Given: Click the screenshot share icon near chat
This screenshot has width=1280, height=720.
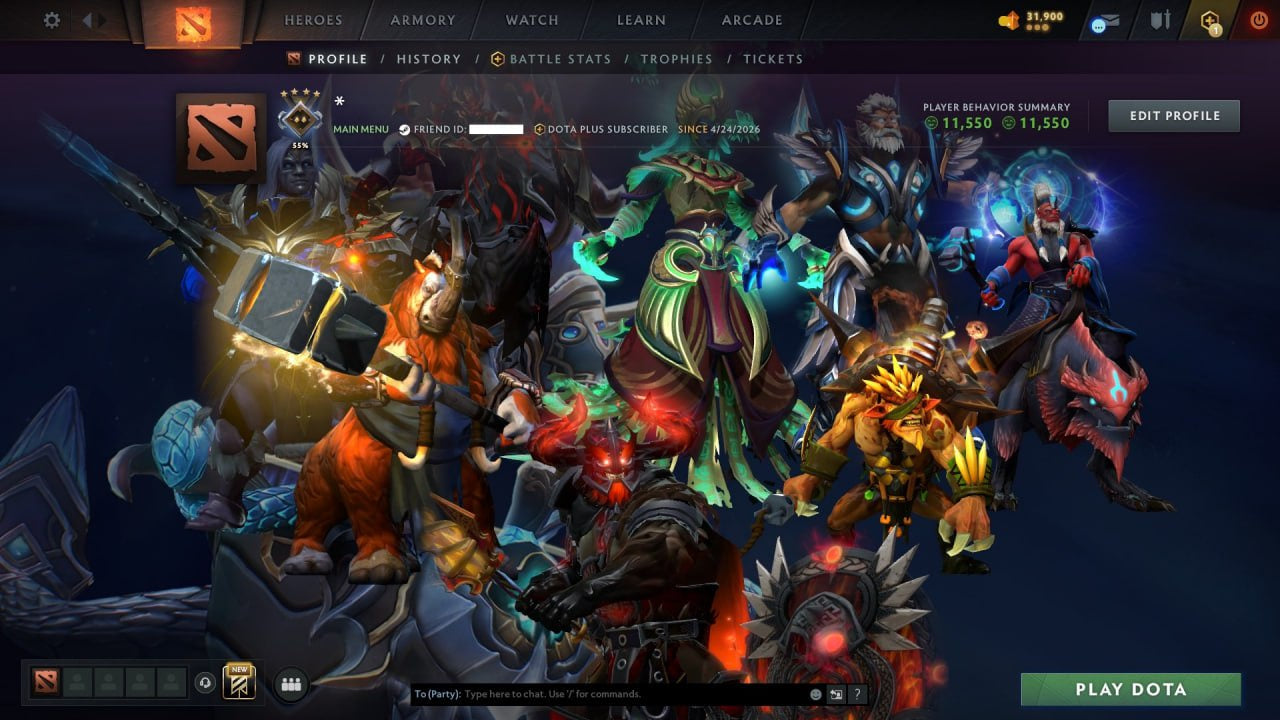Looking at the screenshot, I should 836,693.
